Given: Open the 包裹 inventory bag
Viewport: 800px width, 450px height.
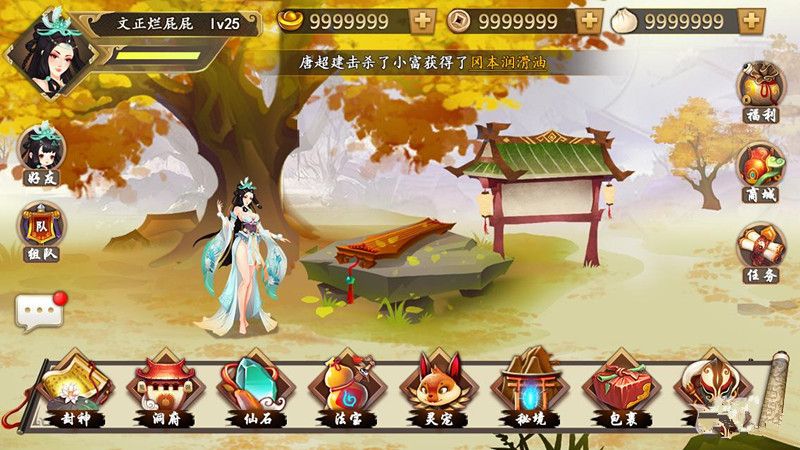Looking at the screenshot, I should (615, 384).
